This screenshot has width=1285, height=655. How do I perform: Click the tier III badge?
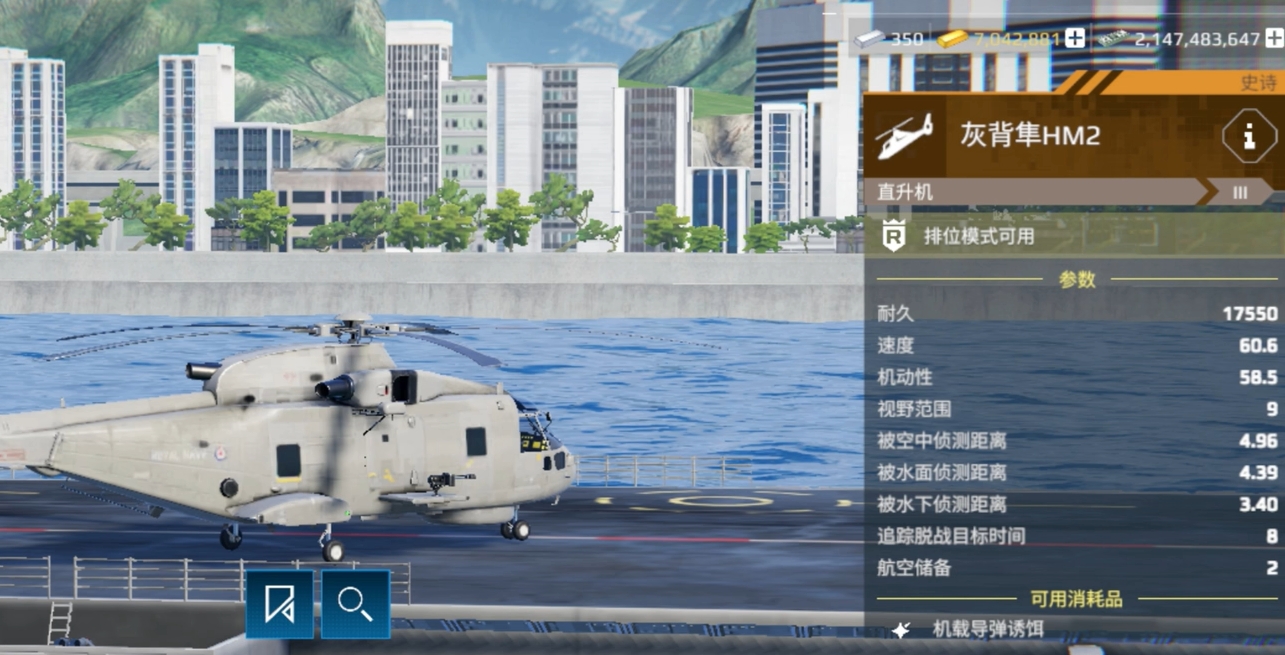click(x=1240, y=192)
